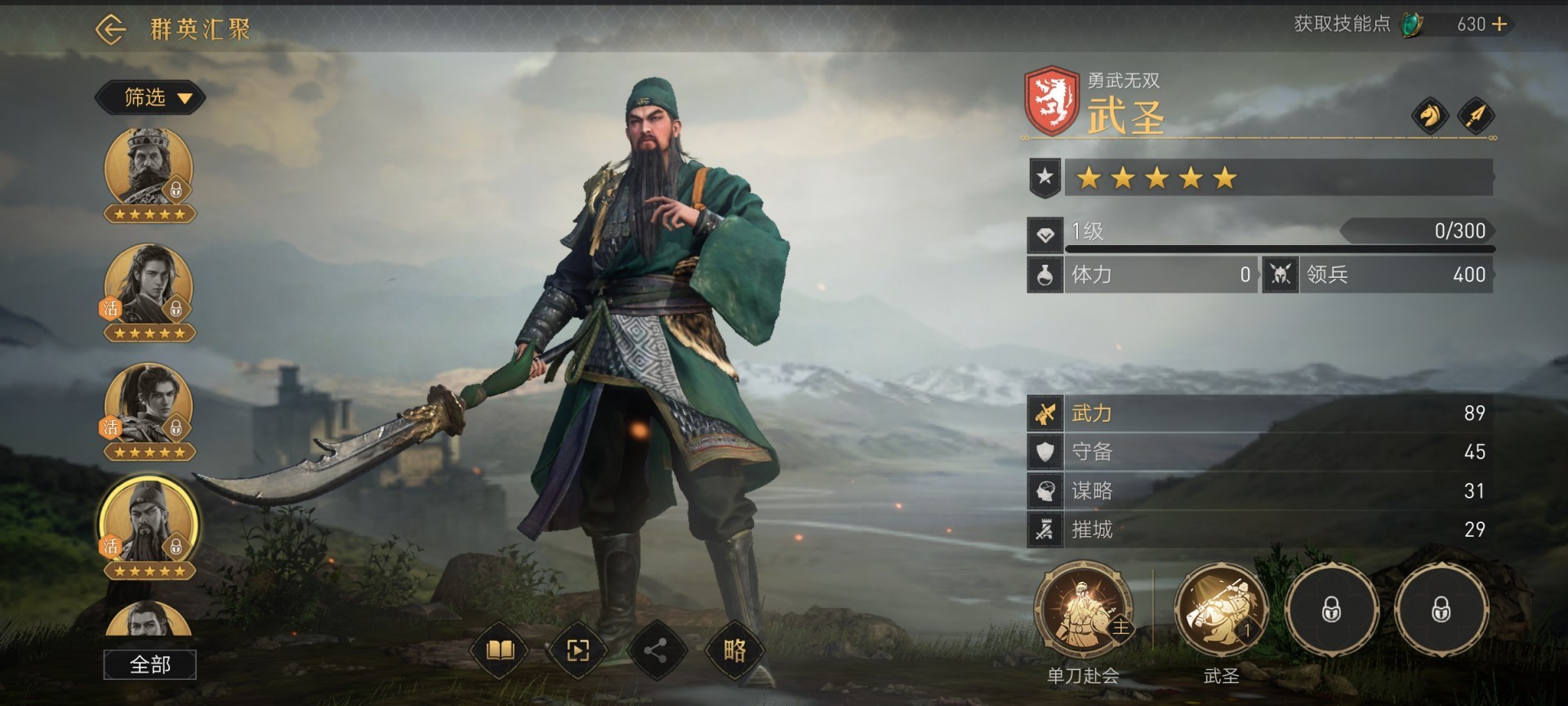Select the crowned bearded hero portrait
1568x706 pixels.
pos(149,168)
